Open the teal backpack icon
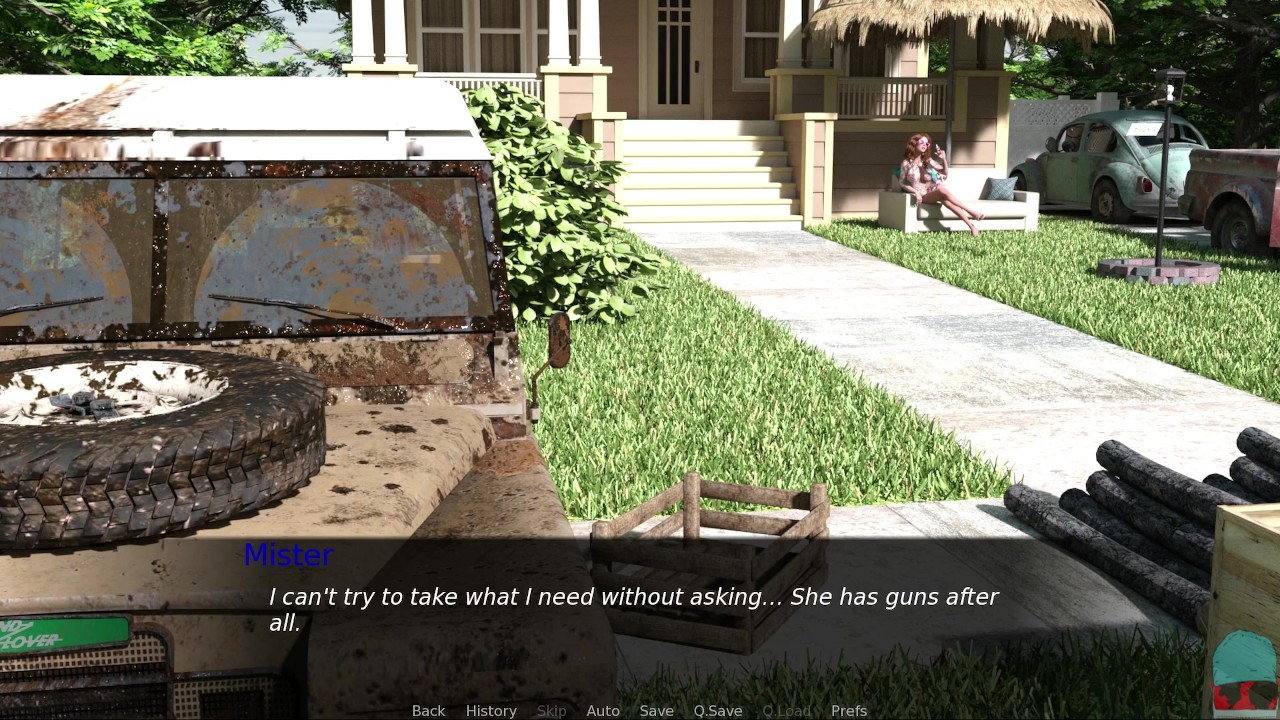Viewport: 1280px width, 720px height. (x=1244, y=672)
